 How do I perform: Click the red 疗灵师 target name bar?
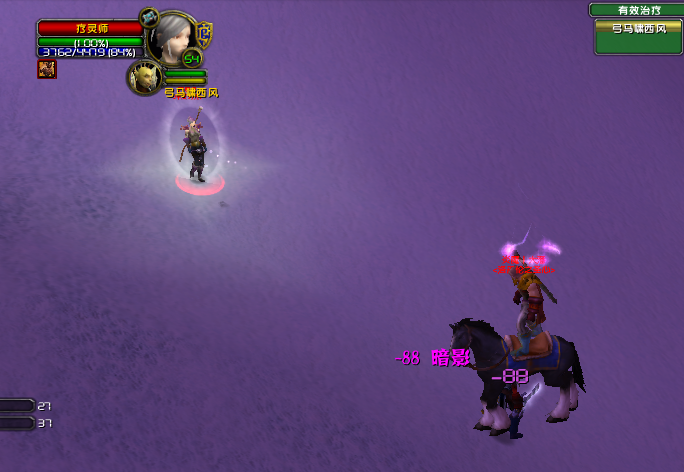tap(90, 29)
